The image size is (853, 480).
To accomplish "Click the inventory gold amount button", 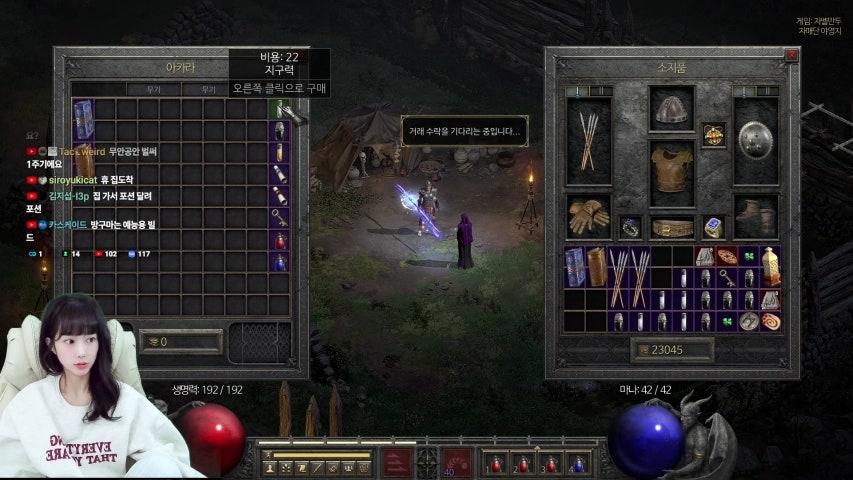I will 672,350.
